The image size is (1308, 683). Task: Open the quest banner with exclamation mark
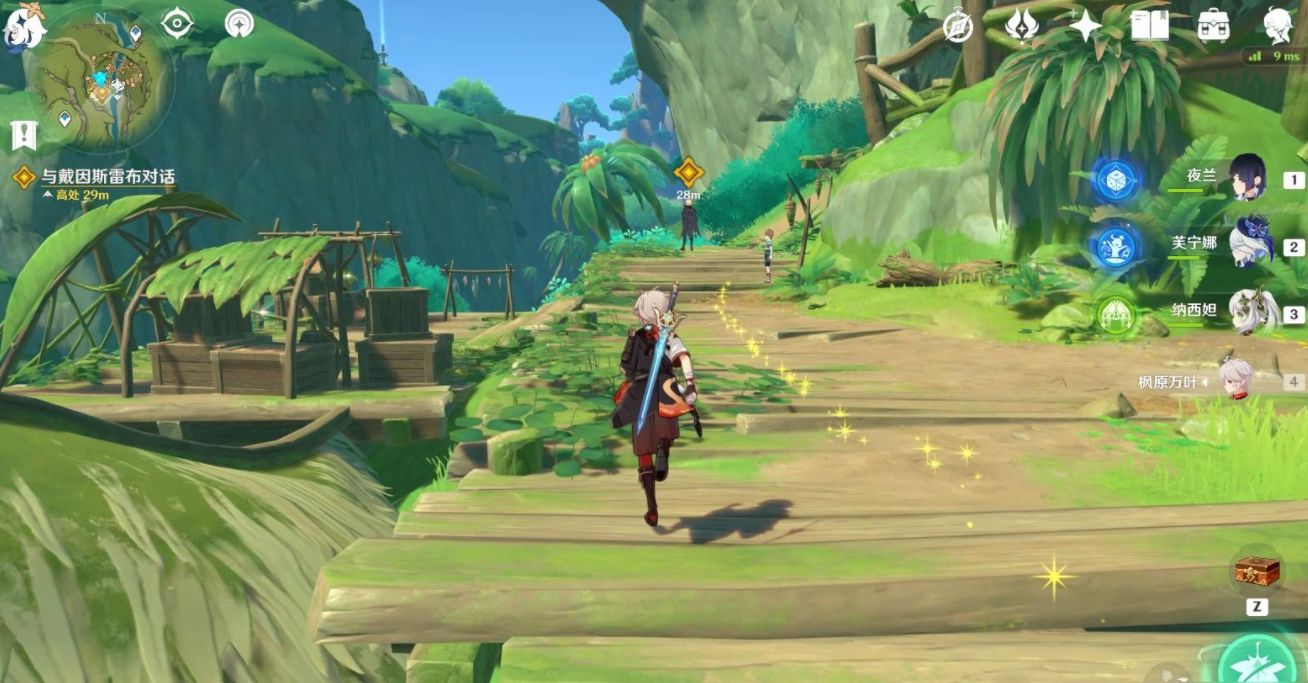(23, 134)
